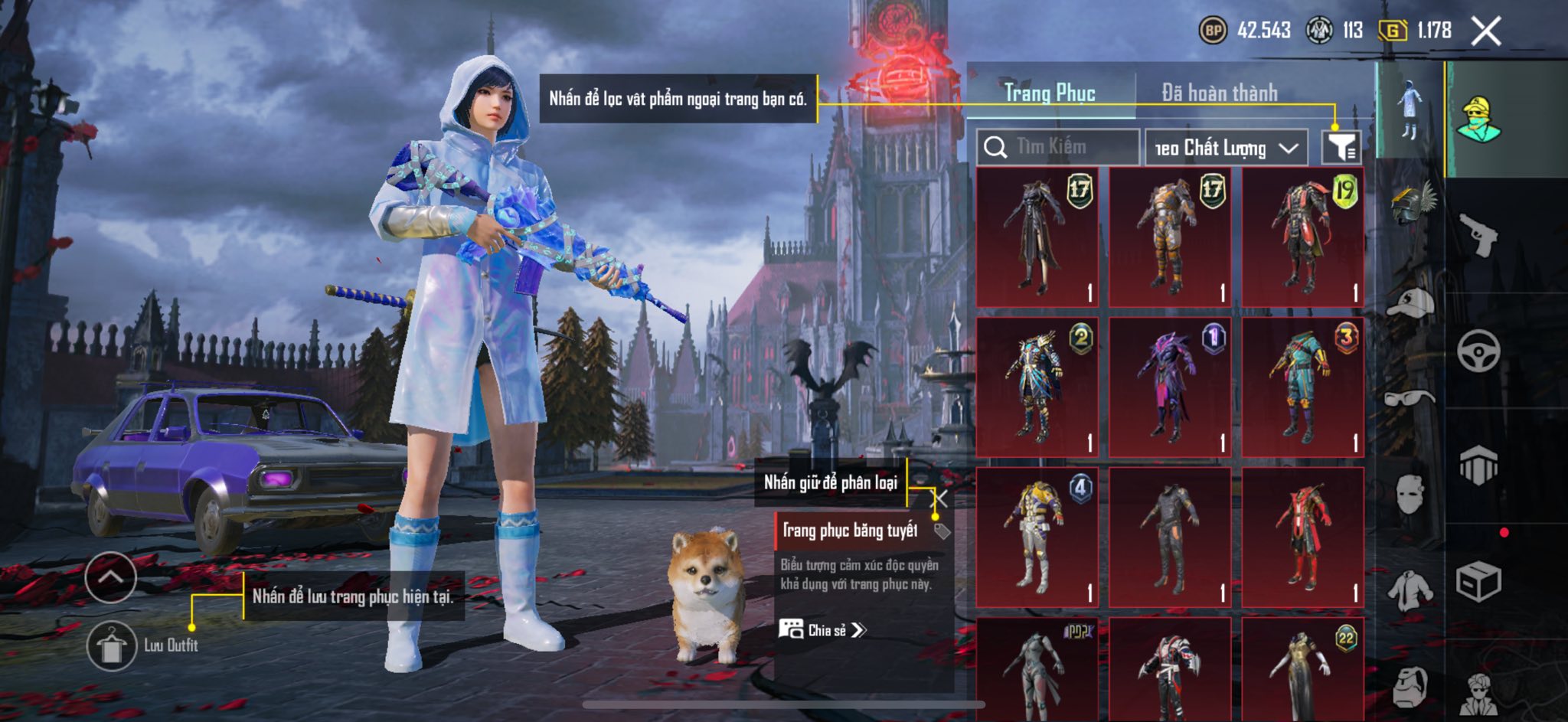Select the outfit with the 19 badge
The image size is (1568, 722).
pyautogui.click(x=1302, y=237)
